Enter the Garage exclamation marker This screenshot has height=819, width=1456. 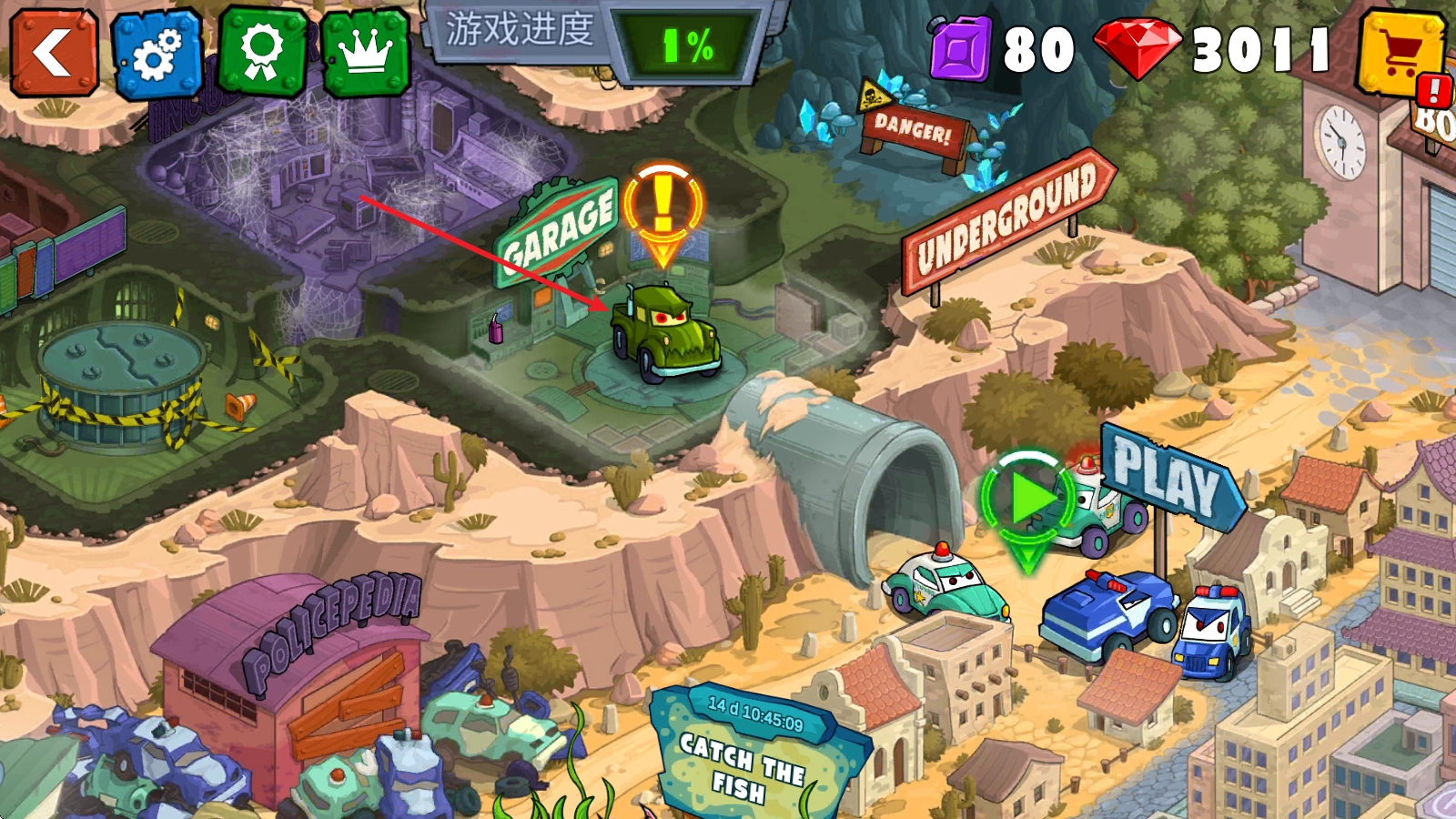click(x=663, y=205)
